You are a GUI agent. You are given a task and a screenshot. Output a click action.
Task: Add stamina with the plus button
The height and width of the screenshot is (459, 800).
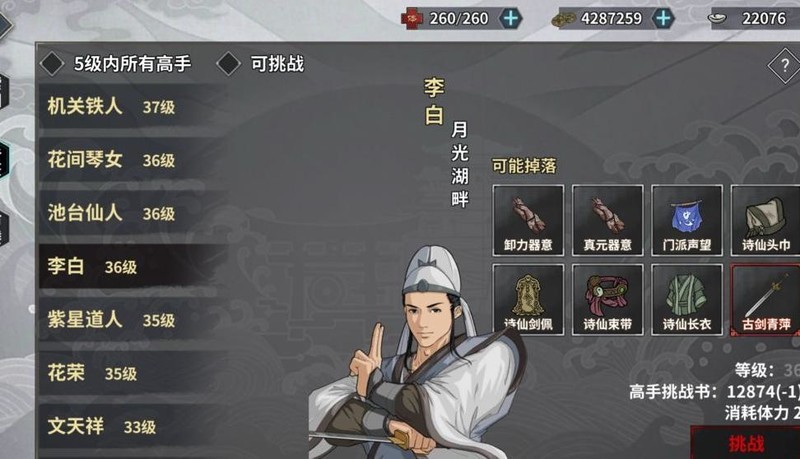click(510, 17)
